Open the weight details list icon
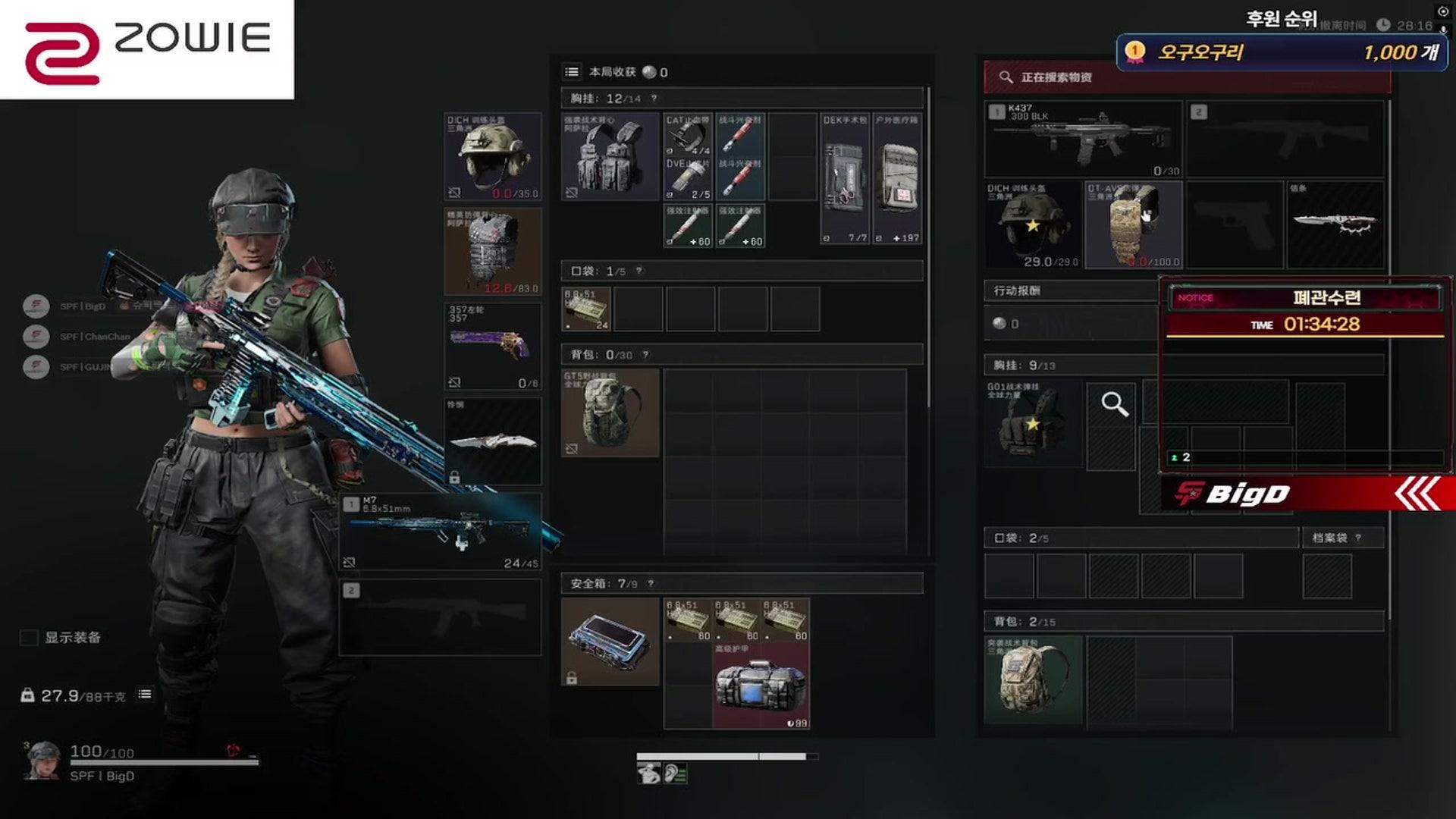1456x819 pixels. (145, 695)
